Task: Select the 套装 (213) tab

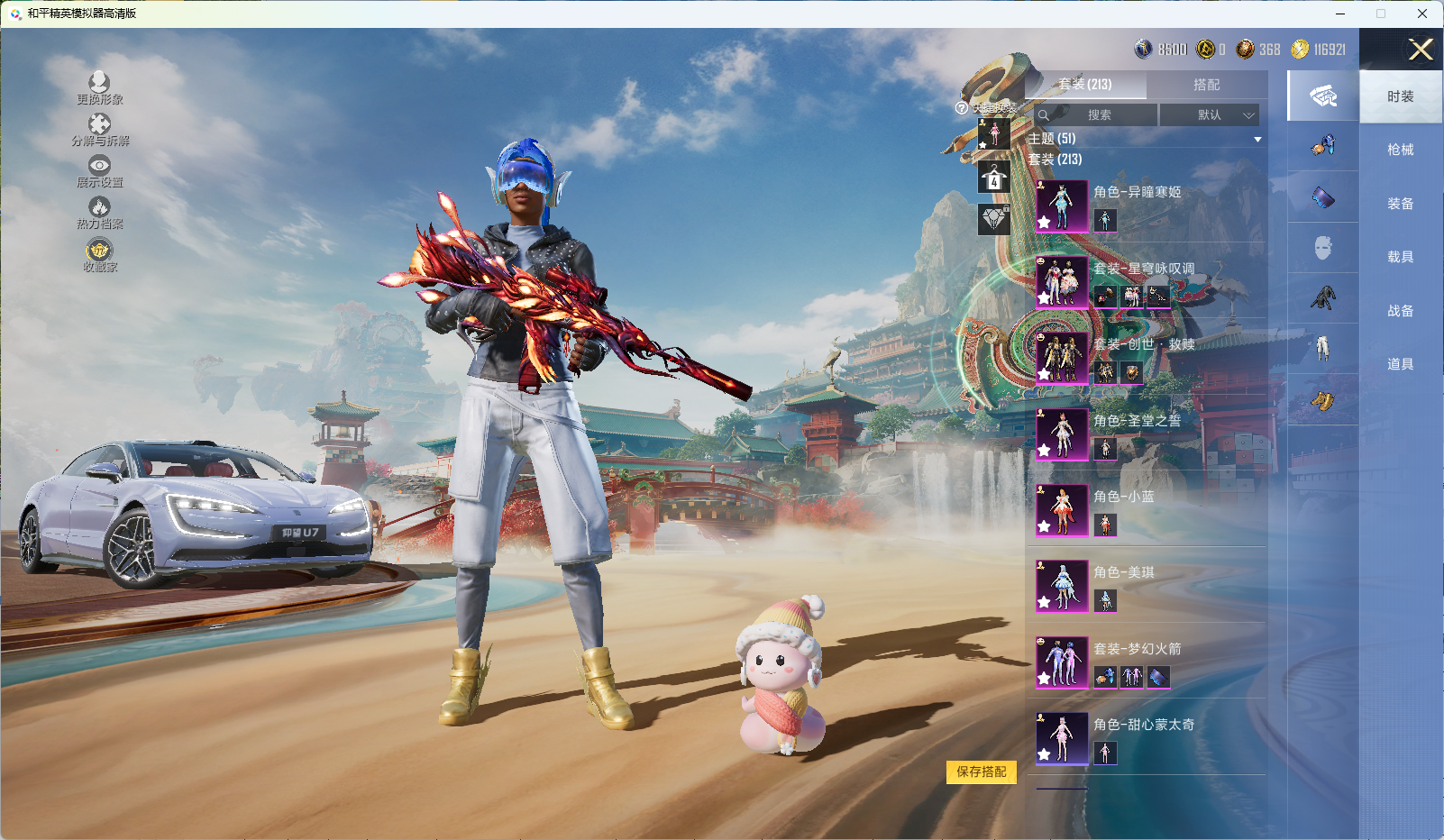Action: pyautogui.click(x=1085, y=85)
